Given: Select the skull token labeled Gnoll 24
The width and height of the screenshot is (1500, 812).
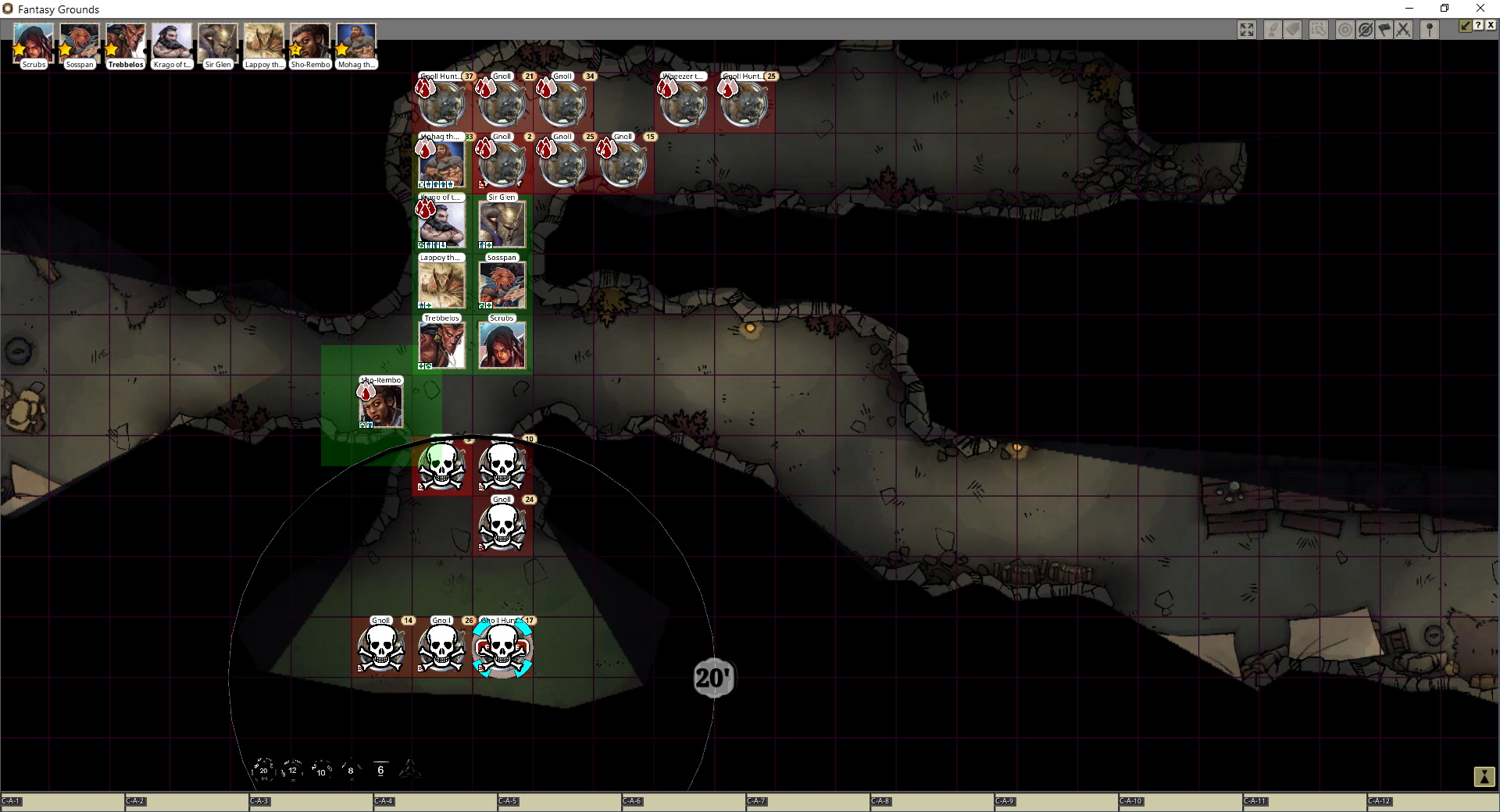Looking at the screenshot, I should (502, 528).
